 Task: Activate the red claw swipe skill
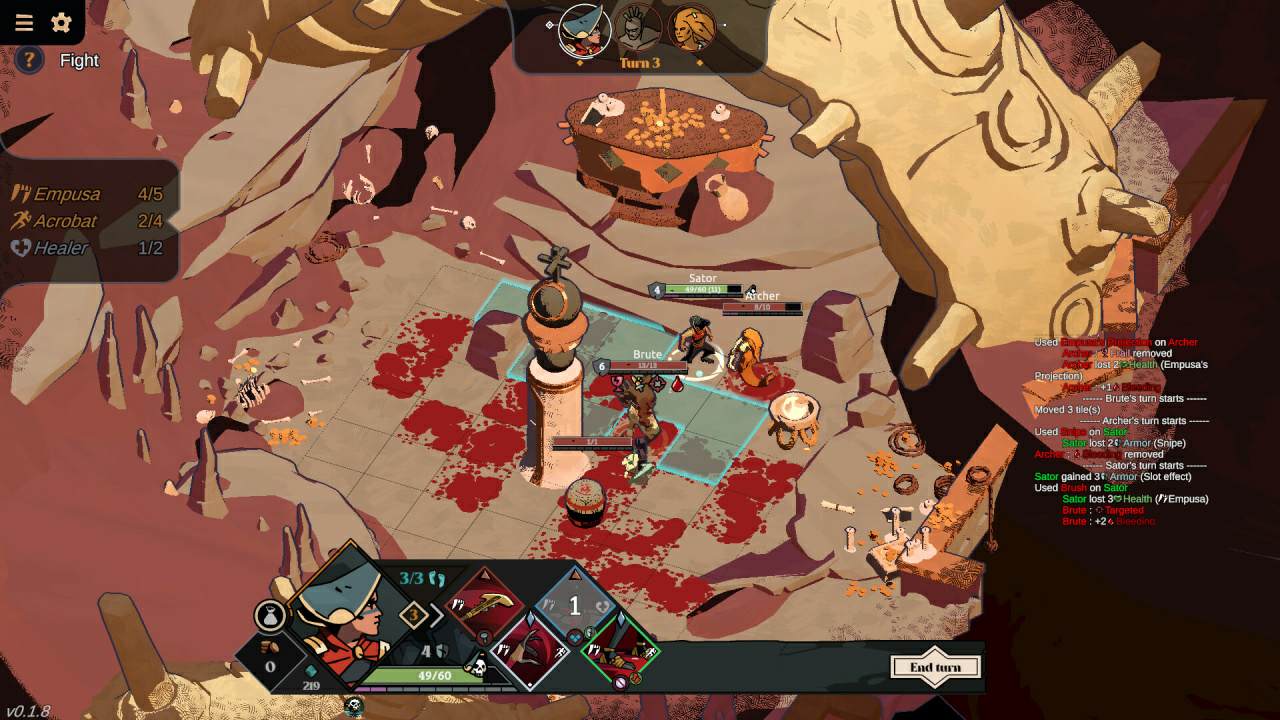point(529,651)
